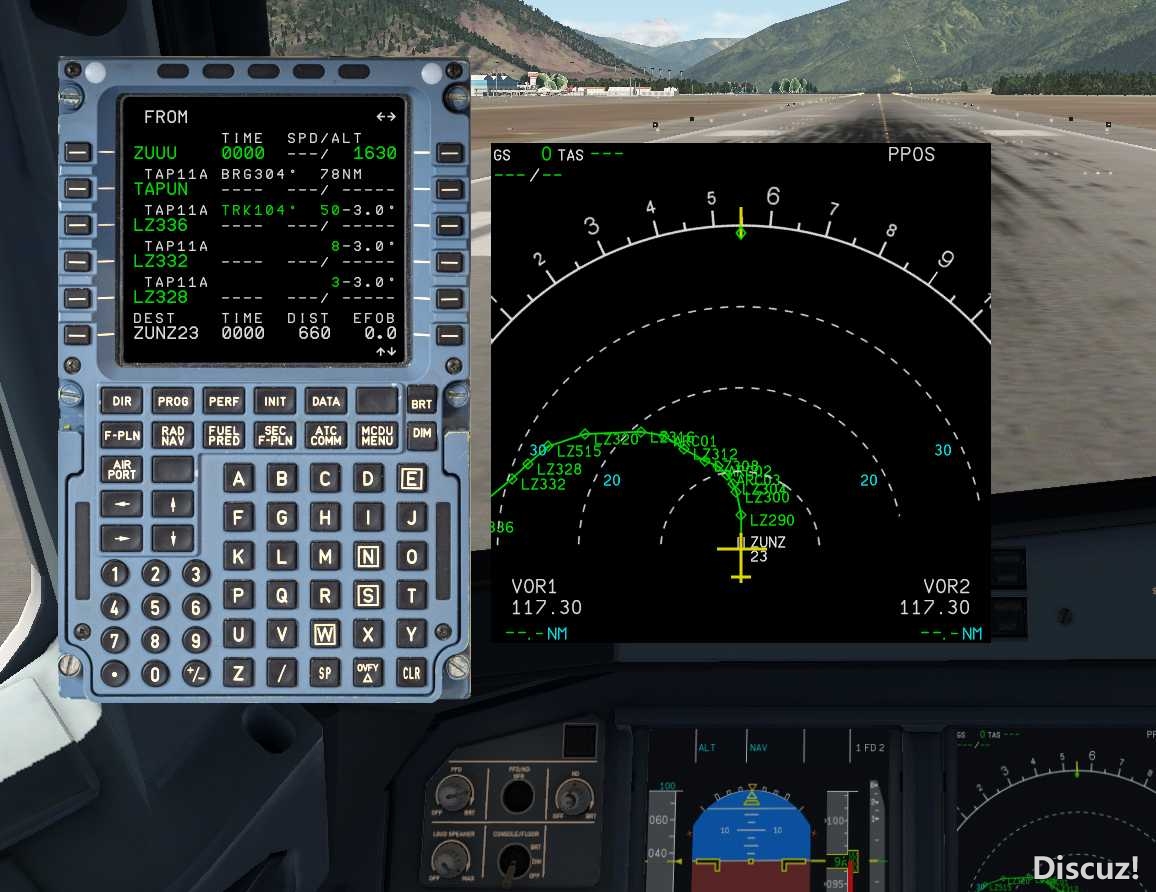Activate the OVFY overfly key
1156x892 pixels.
pos(368,673)
